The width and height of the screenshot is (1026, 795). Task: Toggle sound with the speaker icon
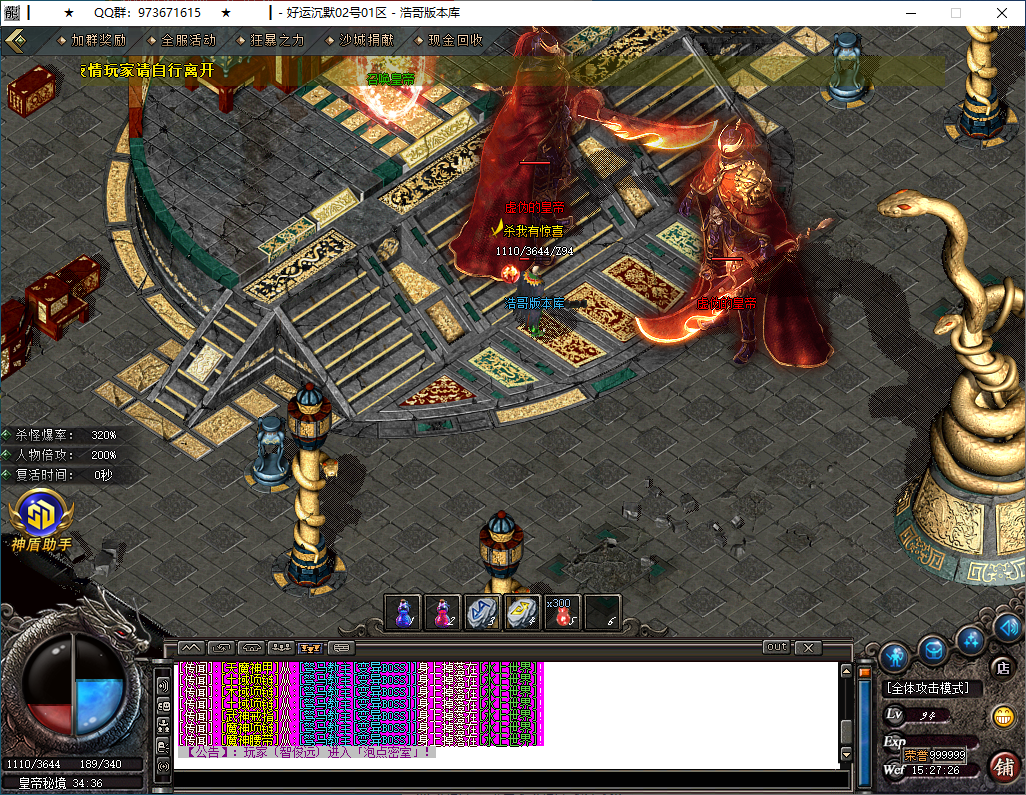click(1007, 627)
